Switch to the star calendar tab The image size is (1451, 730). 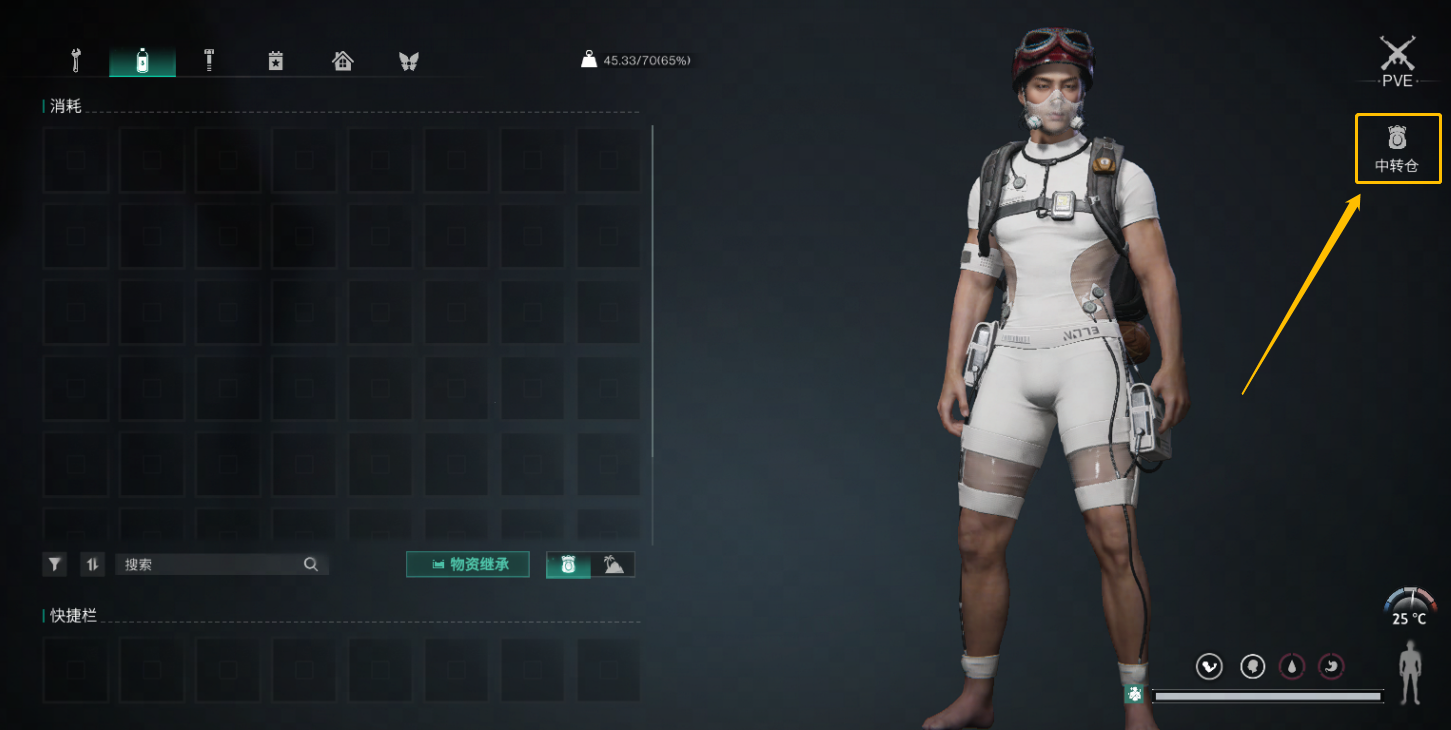(x=276, y=61)
